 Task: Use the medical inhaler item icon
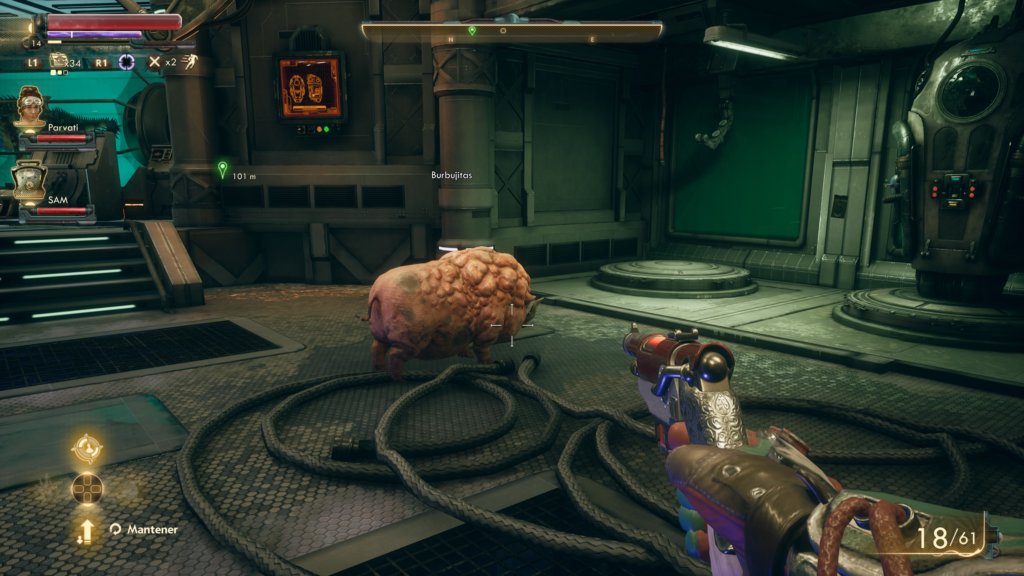click(60, 62)
